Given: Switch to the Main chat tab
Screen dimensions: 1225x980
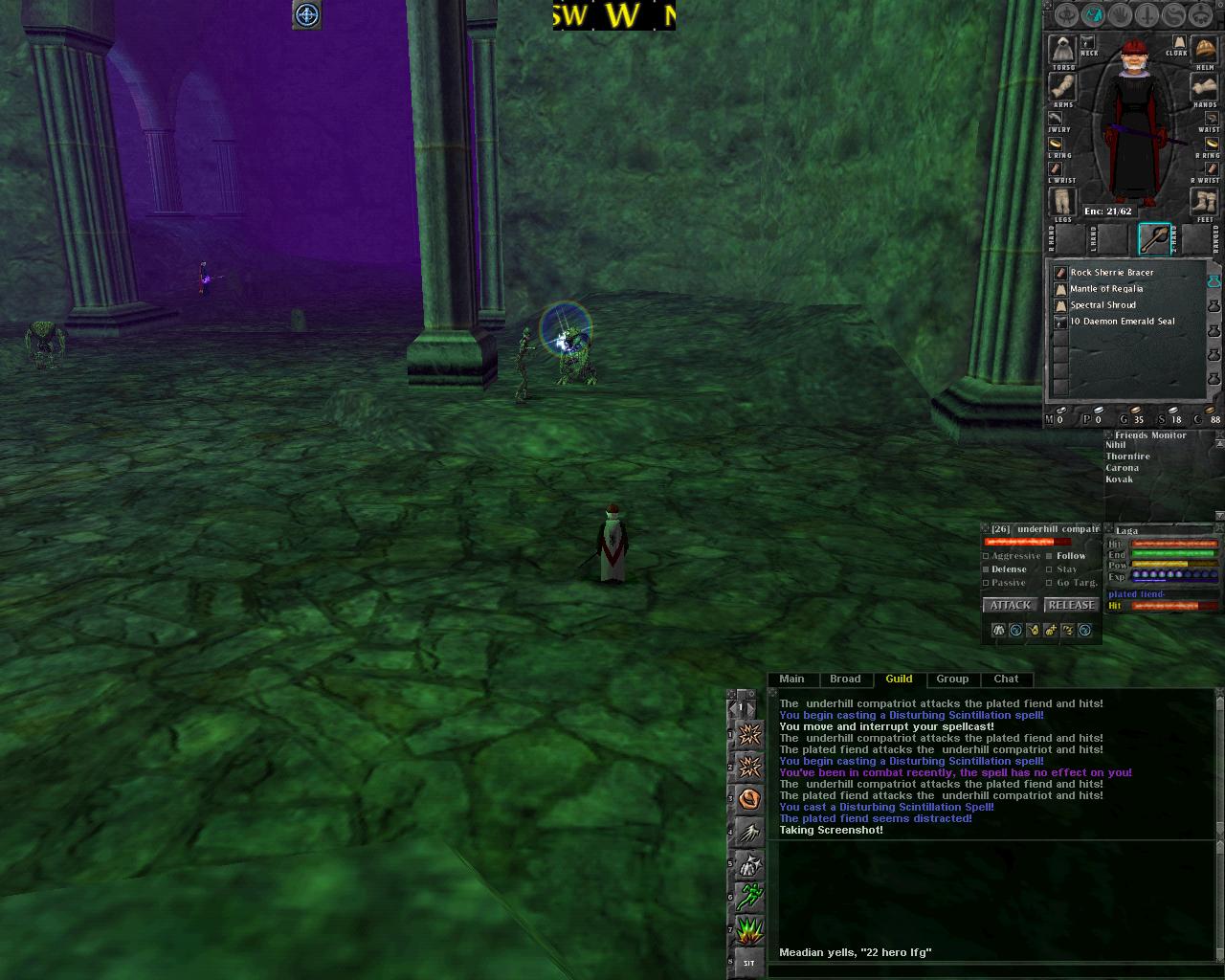Looking at the screenshot, I should click(x=791, y=679).
